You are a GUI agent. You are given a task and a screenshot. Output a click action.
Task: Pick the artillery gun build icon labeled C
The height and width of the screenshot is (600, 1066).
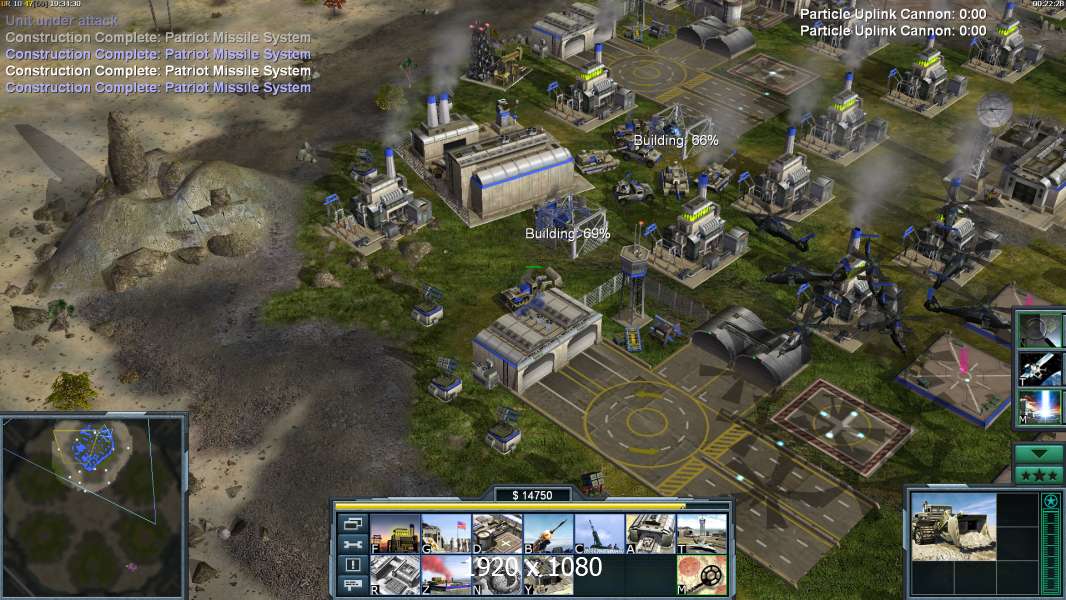[599, 534]
